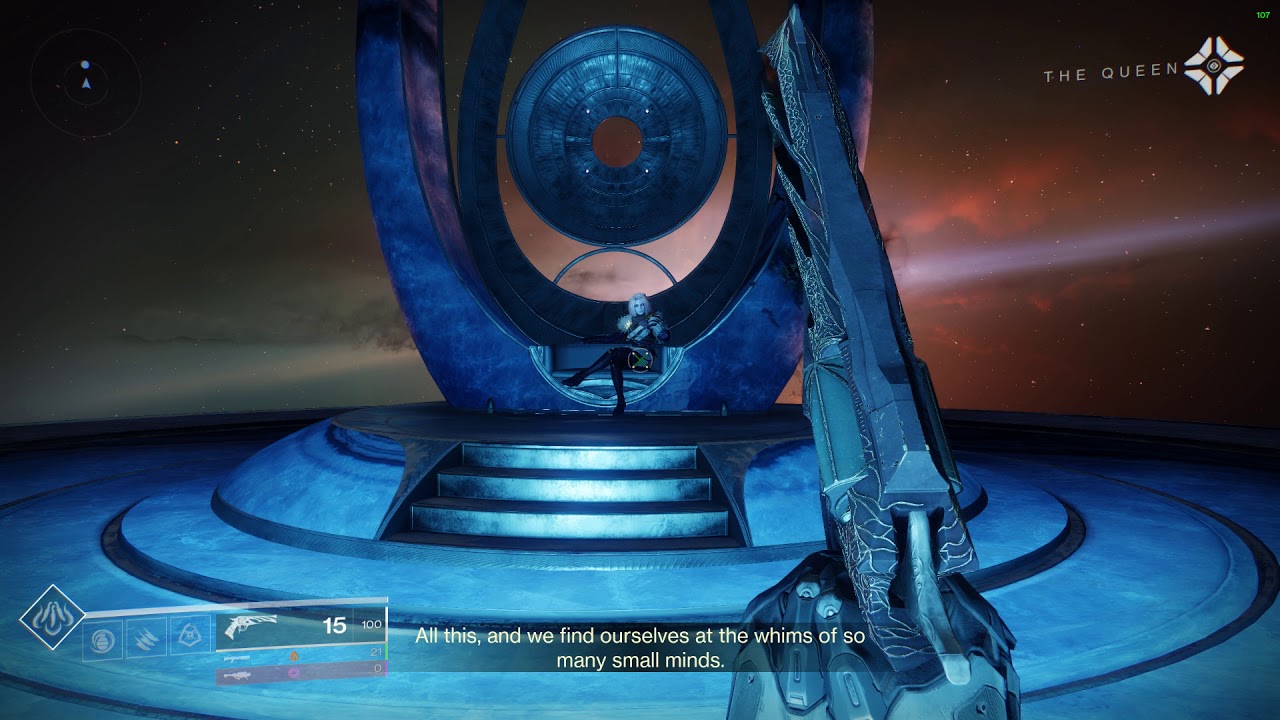Open the Ghost icon beside The Queen
The image size is (1280, 720).
[x=1214, y=67]
